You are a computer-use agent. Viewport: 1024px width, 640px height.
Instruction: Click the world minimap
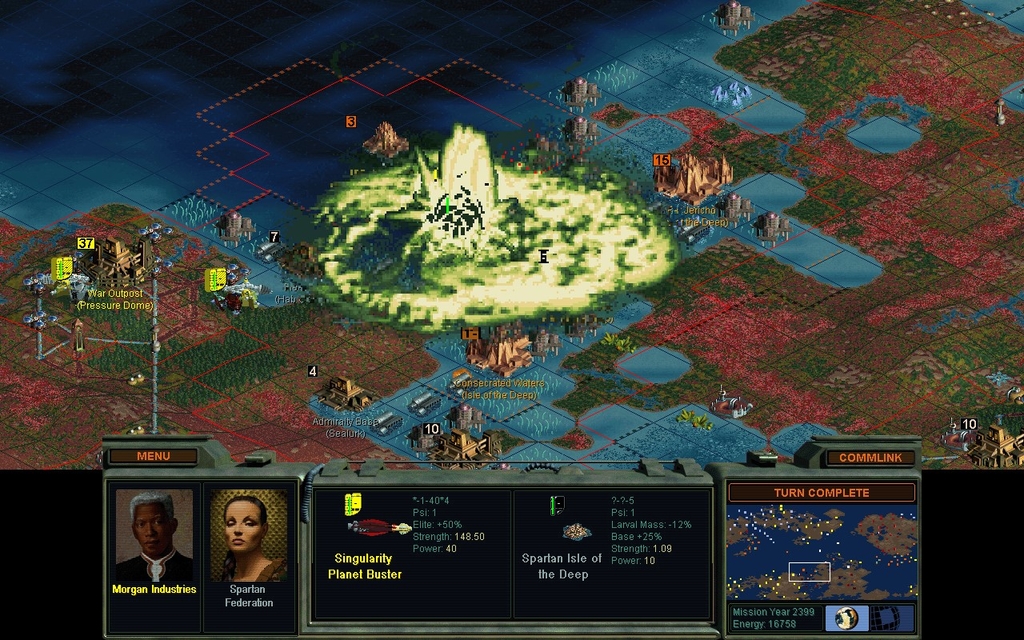821,553
